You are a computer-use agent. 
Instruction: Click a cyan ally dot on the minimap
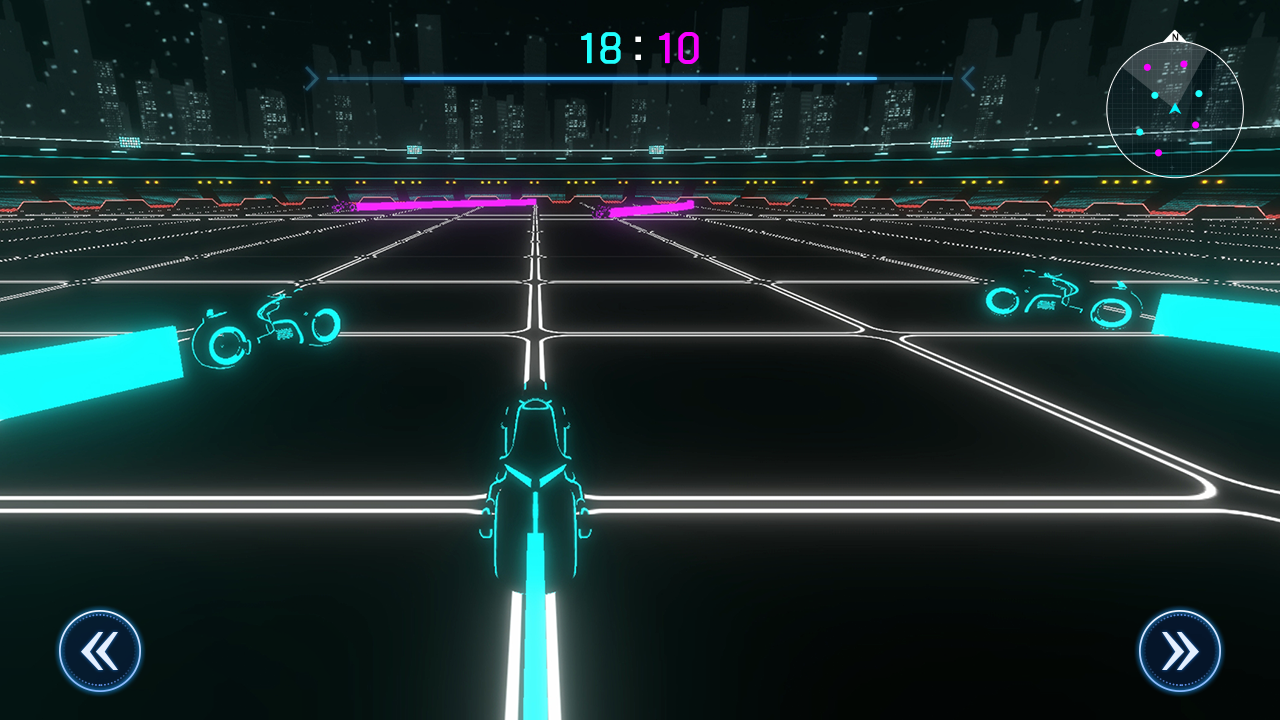click(x=1155, y=95)
